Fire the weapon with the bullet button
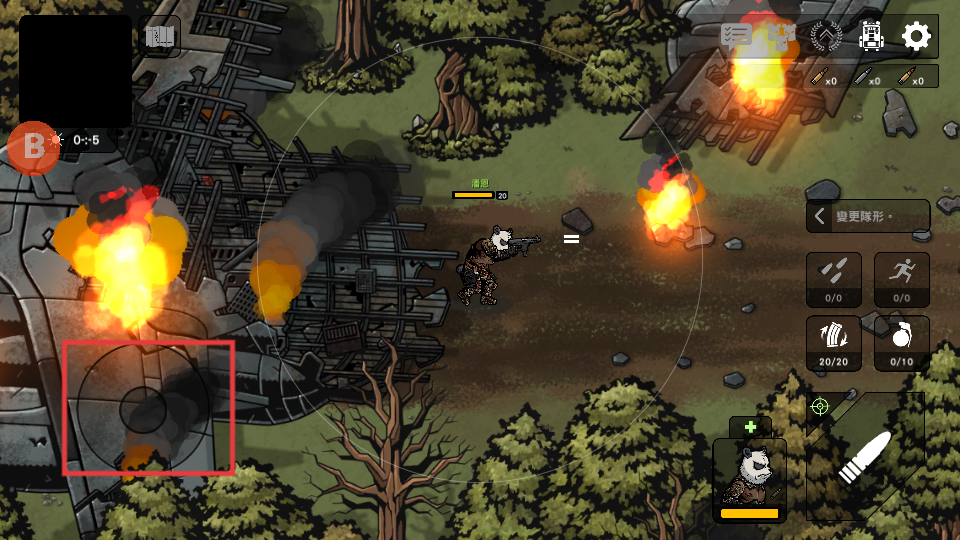Screen dimensions: 960x540 pos(864,457)
